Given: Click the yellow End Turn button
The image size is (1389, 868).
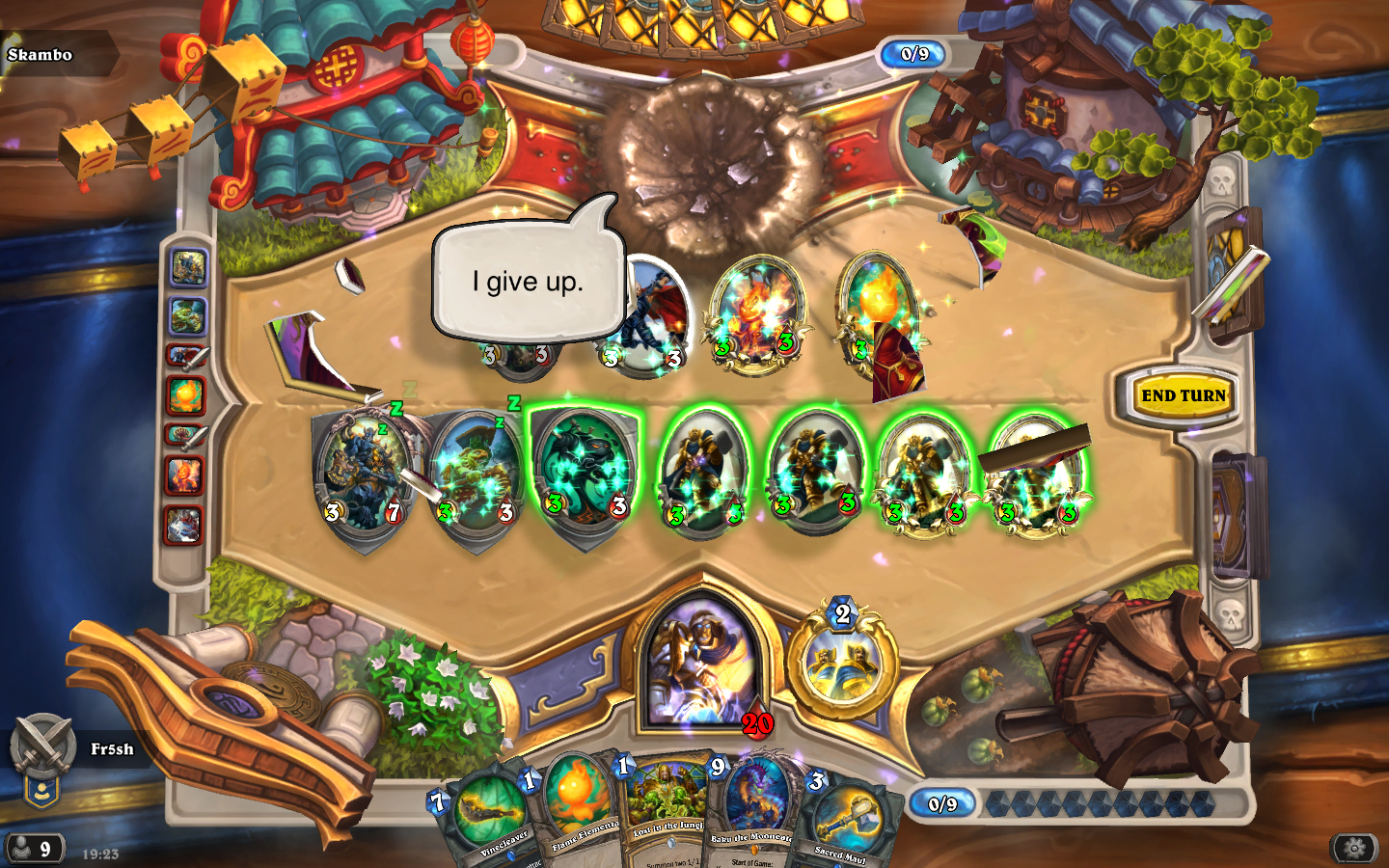Looking at the screenshot, I should [x=1183, y=395].
